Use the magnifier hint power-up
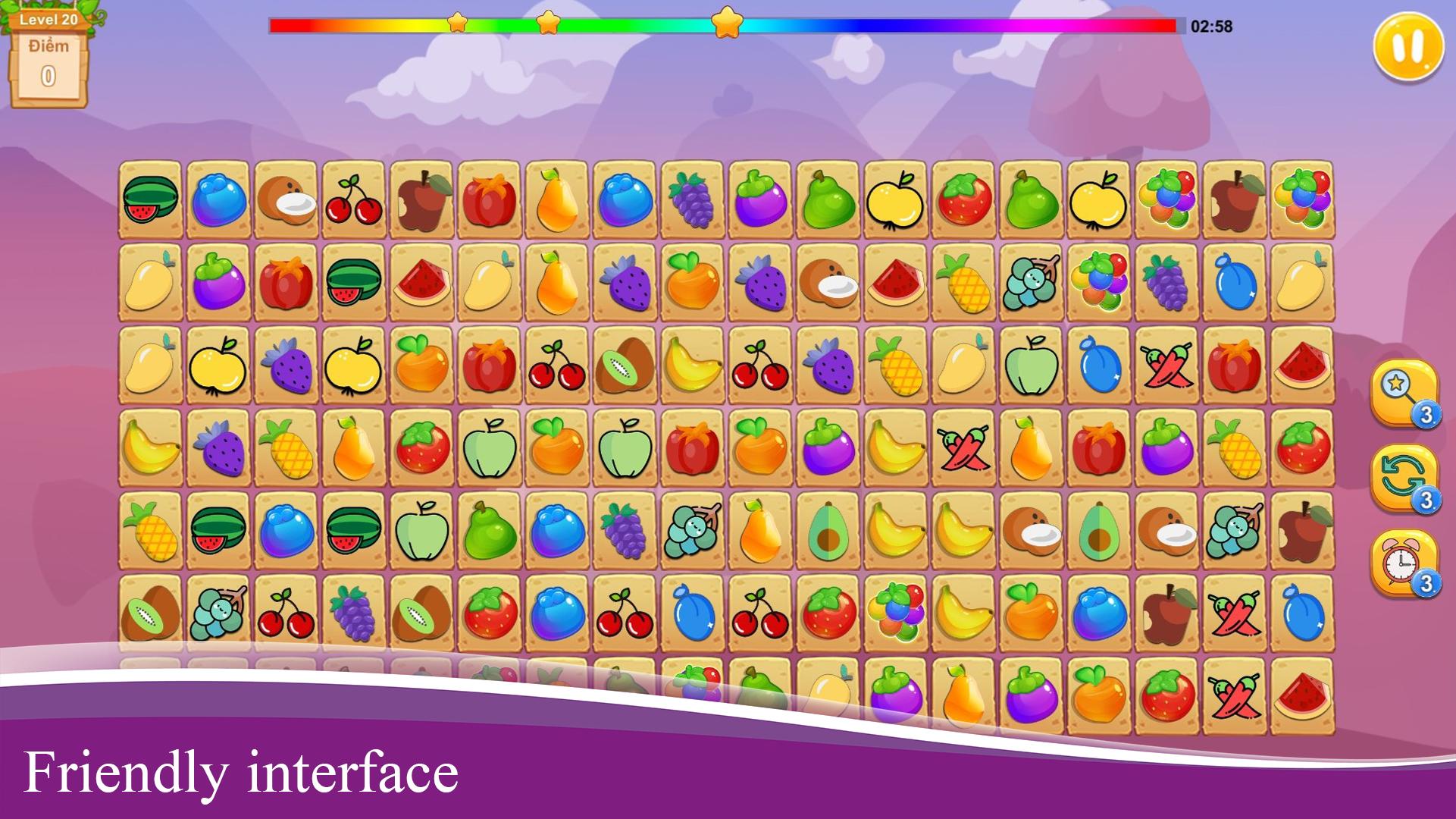This screenshot has height=819, width=1456. point(1403,392)
